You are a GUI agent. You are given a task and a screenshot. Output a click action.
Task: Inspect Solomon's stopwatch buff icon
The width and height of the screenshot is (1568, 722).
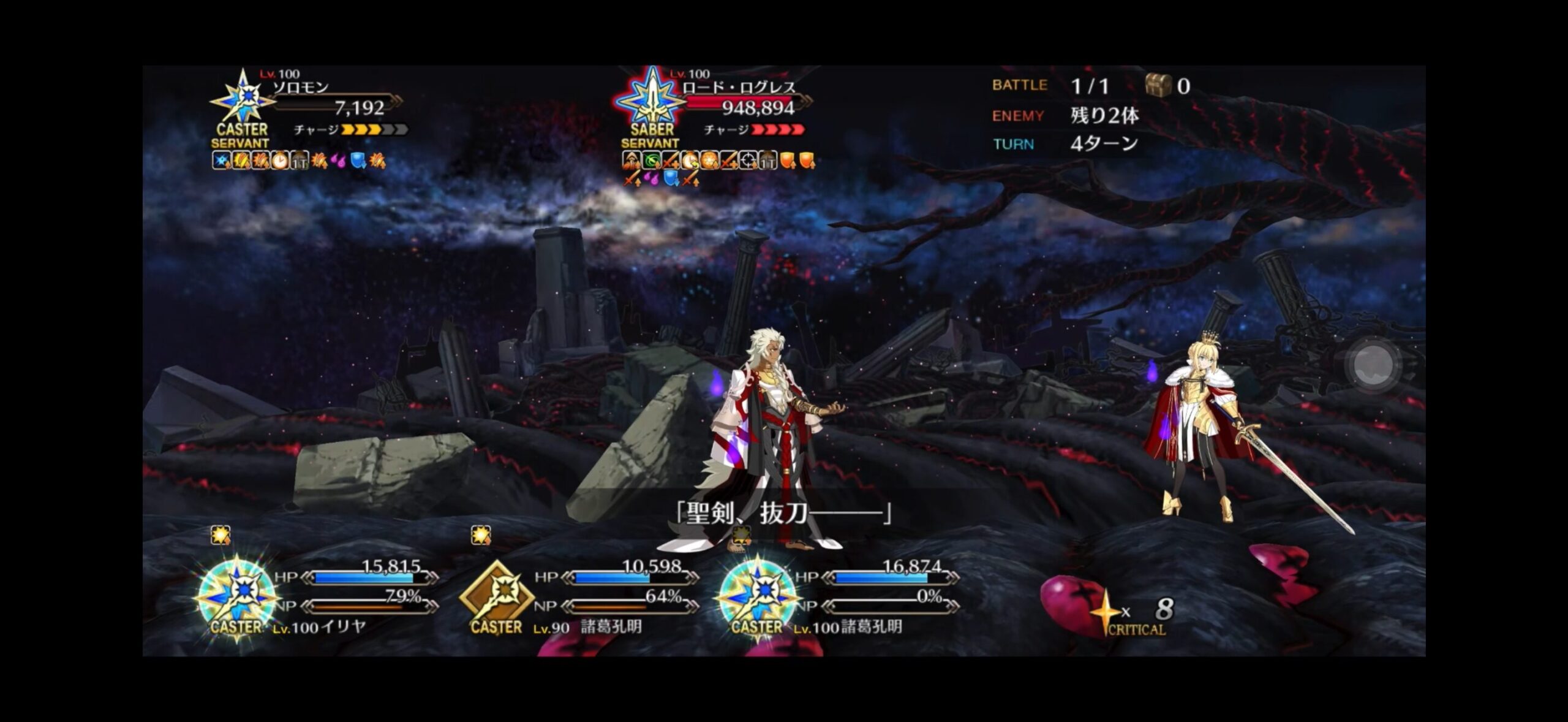click(281, 162)
